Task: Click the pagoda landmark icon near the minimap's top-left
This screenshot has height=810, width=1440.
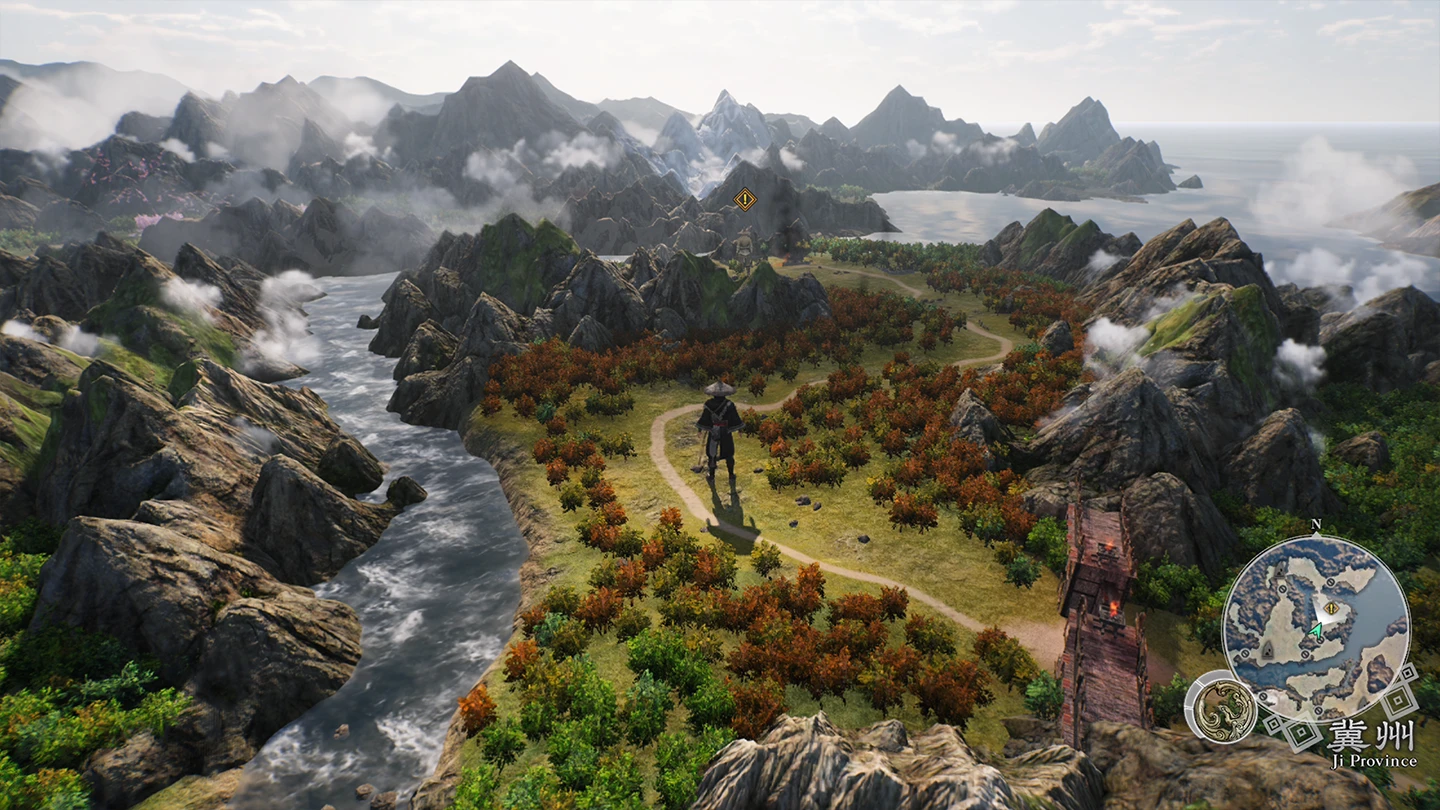Action: (1279, 570)
